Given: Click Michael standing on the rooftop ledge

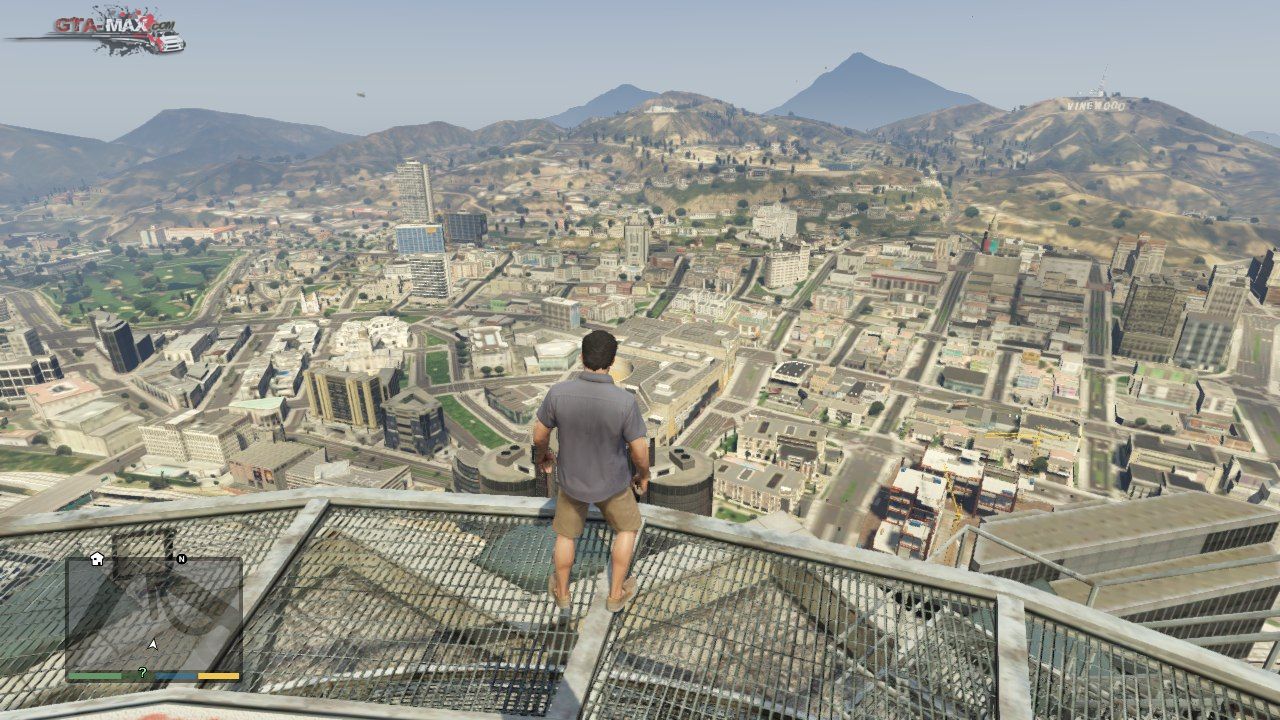Looking at the screenshot, I should (x=595, y=470).
